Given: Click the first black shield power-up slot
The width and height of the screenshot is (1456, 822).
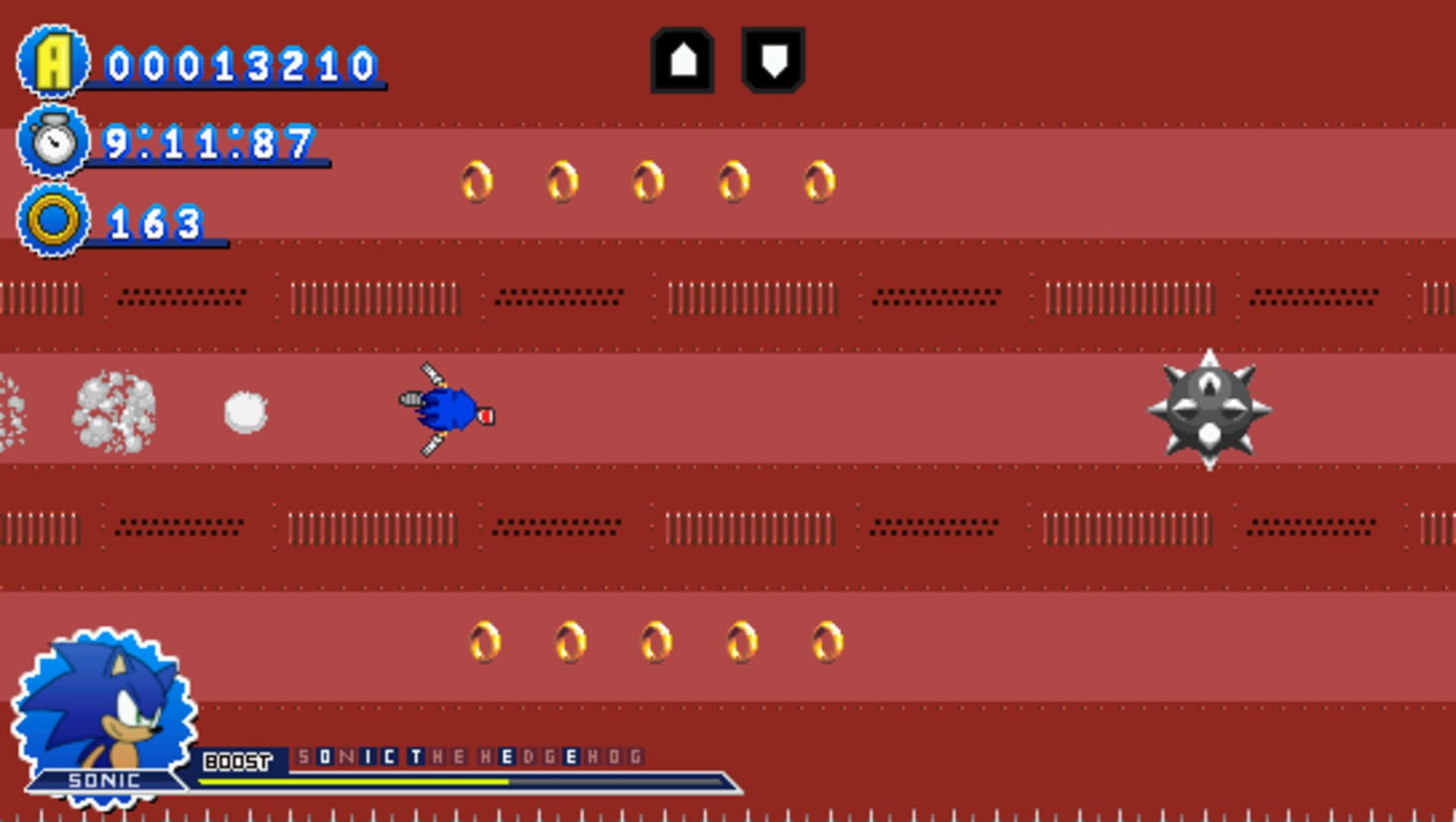Looking at the screenshot, I should click(683, 61).
